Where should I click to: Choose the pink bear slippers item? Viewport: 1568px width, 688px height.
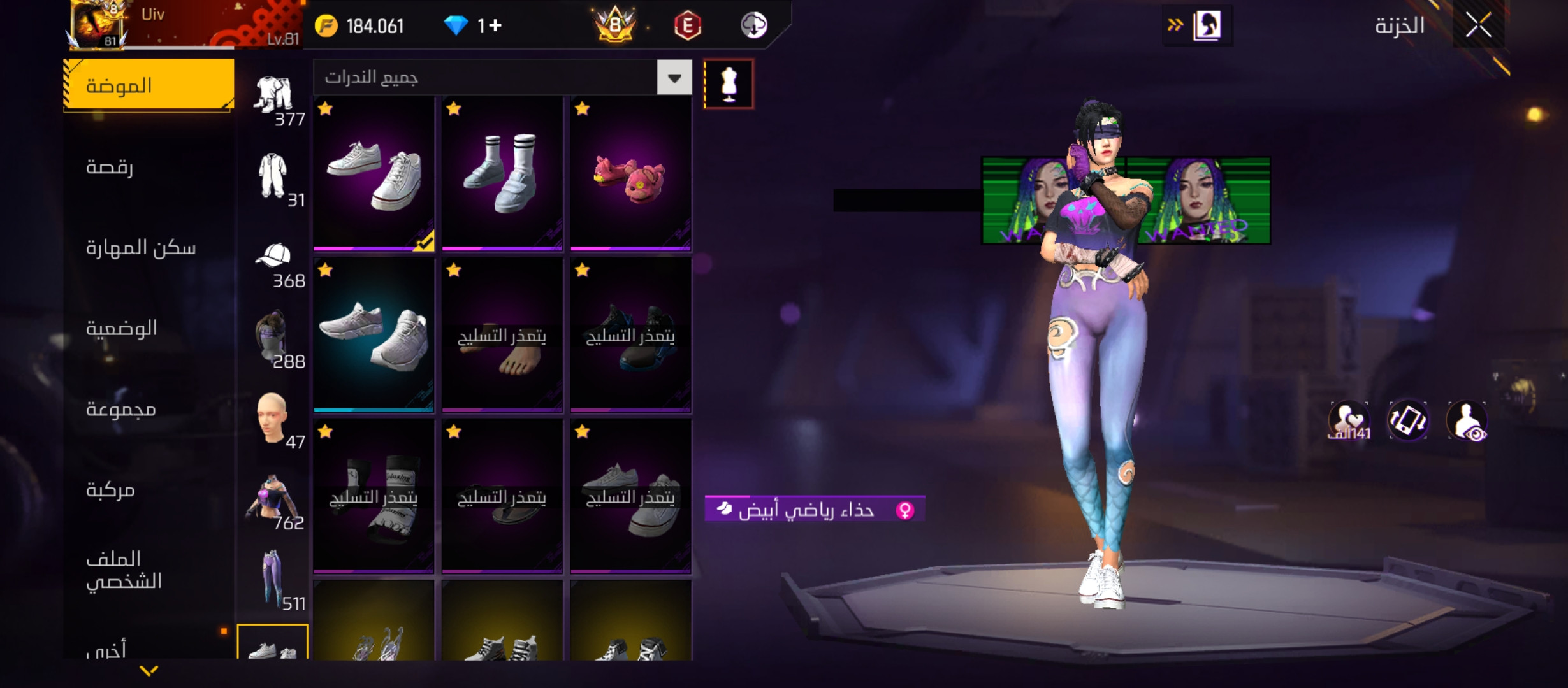point(630,175)
